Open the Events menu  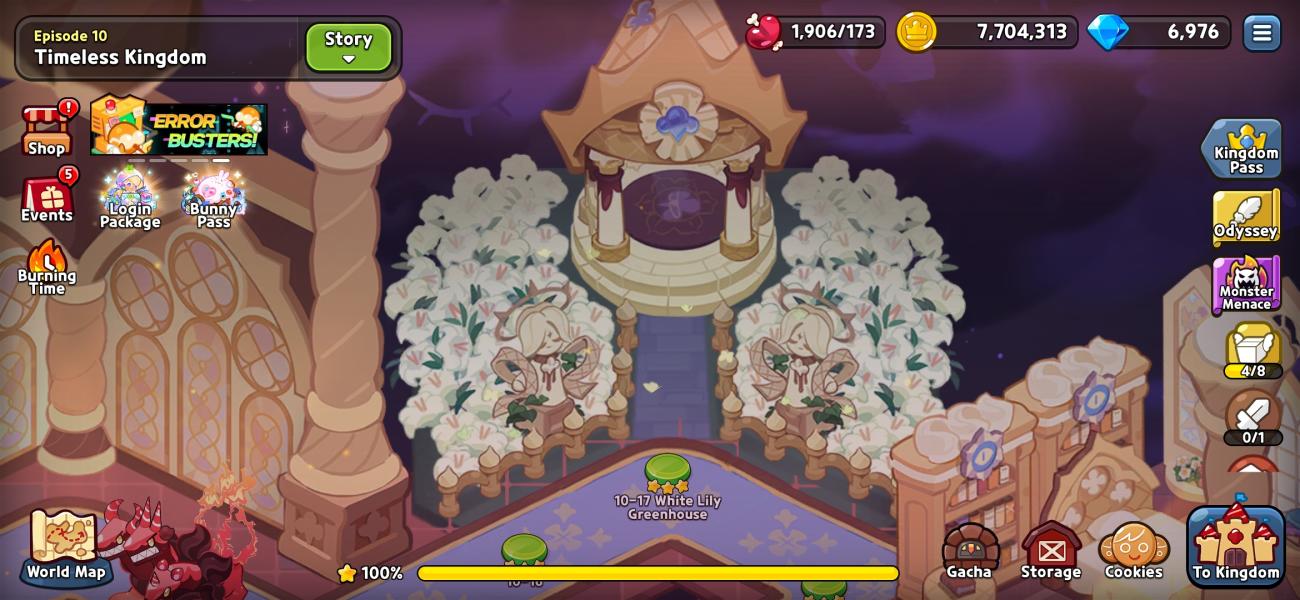point(47,198)
